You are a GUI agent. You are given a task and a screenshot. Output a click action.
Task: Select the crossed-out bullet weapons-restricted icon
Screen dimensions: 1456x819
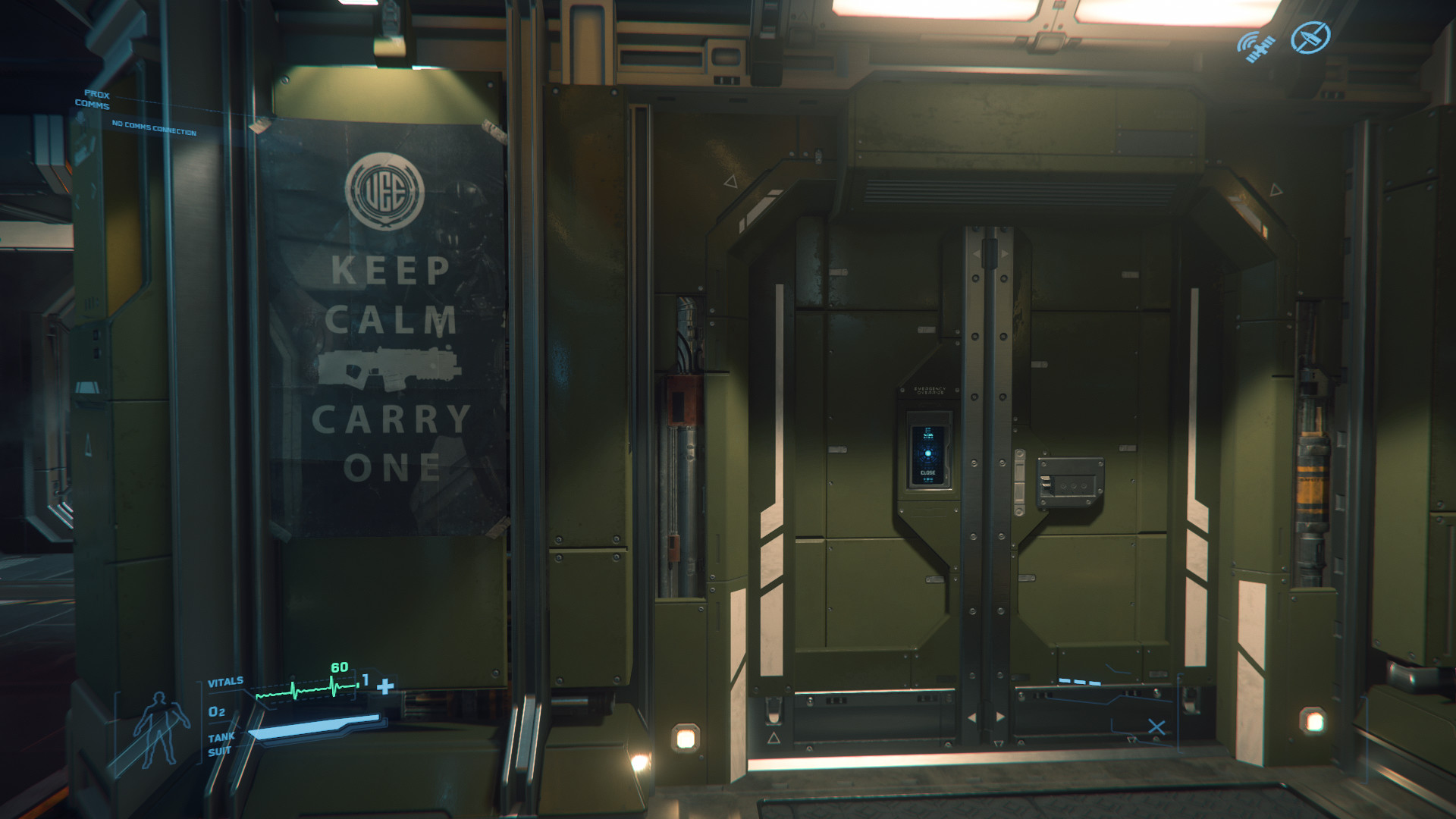[1310, 36]
